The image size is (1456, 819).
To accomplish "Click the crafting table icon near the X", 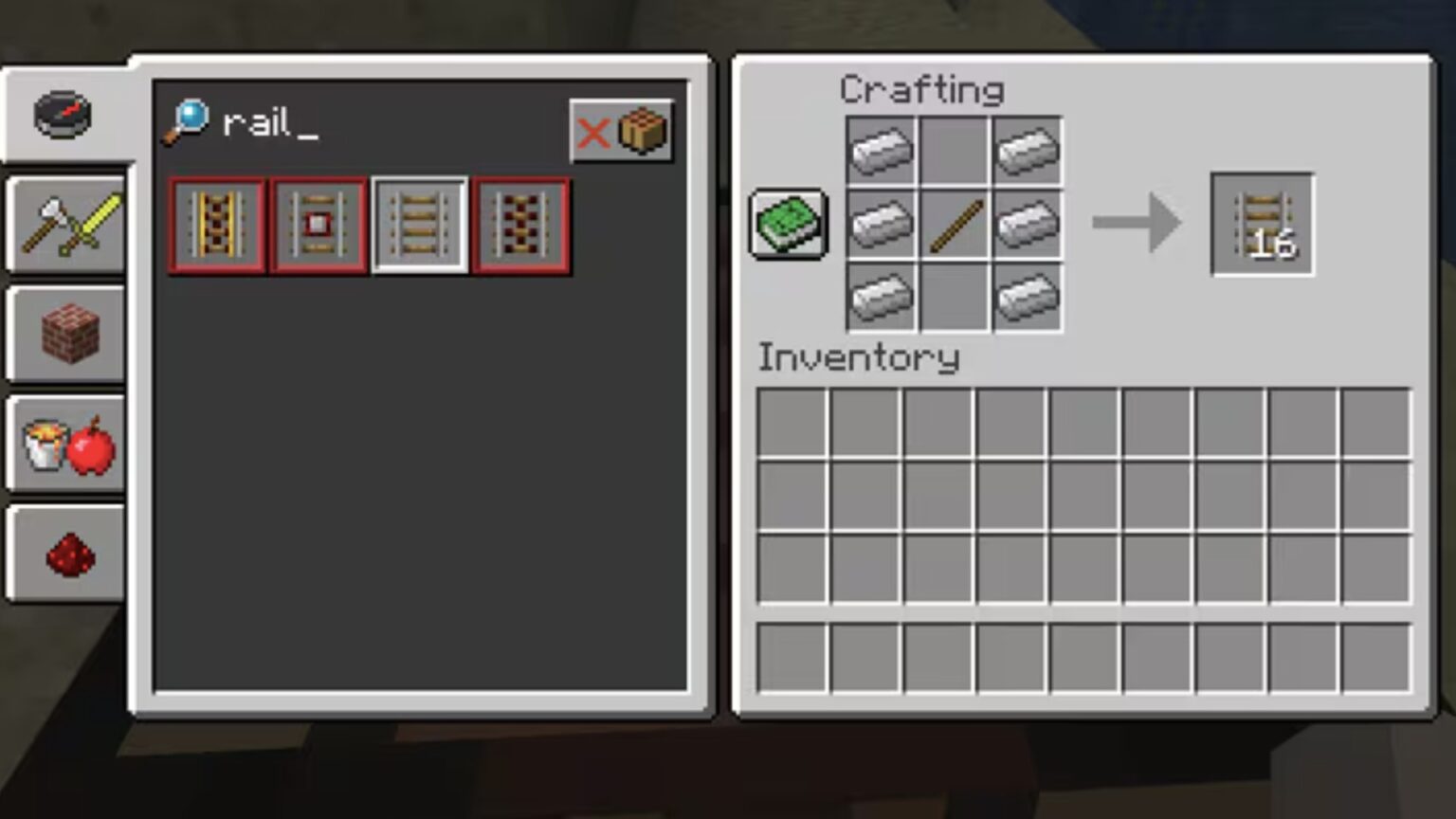I will point(644,132).
